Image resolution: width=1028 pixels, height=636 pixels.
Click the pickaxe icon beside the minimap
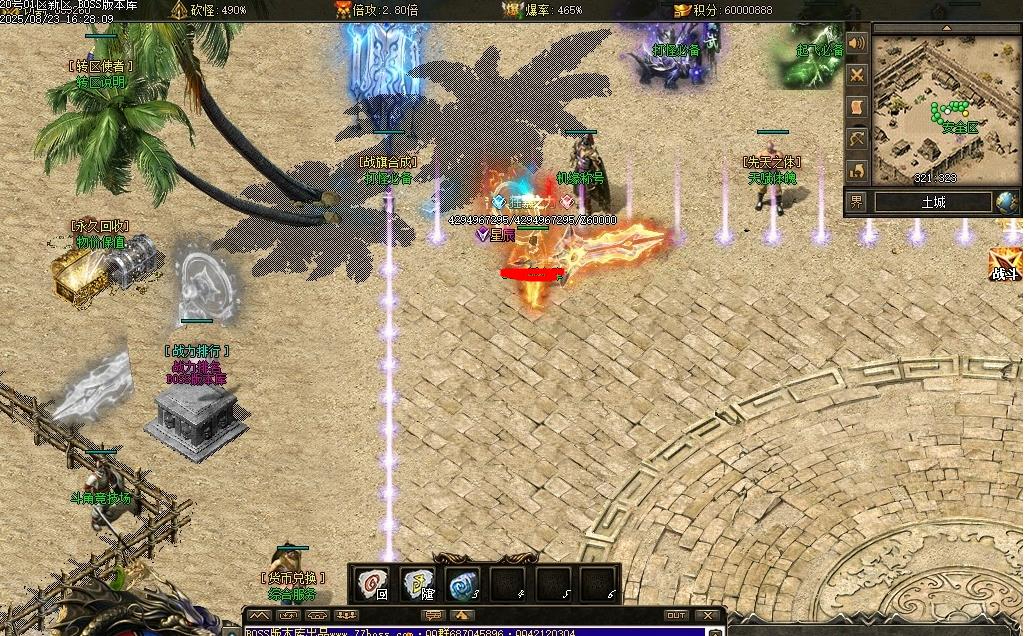coord(857,138)
